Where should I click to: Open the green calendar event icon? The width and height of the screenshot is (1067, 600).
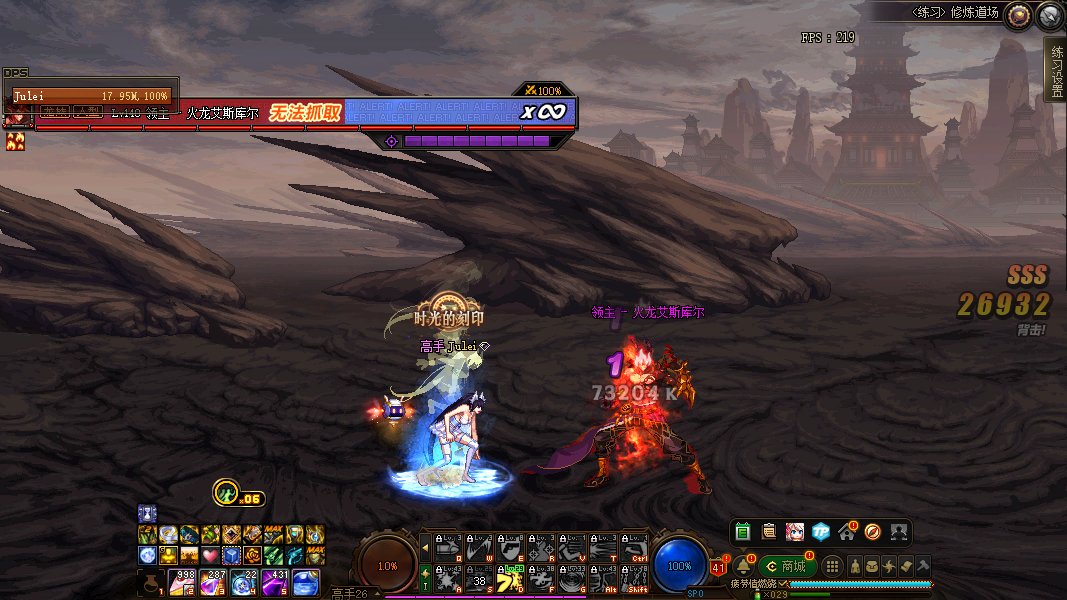[x=742, y=531]
